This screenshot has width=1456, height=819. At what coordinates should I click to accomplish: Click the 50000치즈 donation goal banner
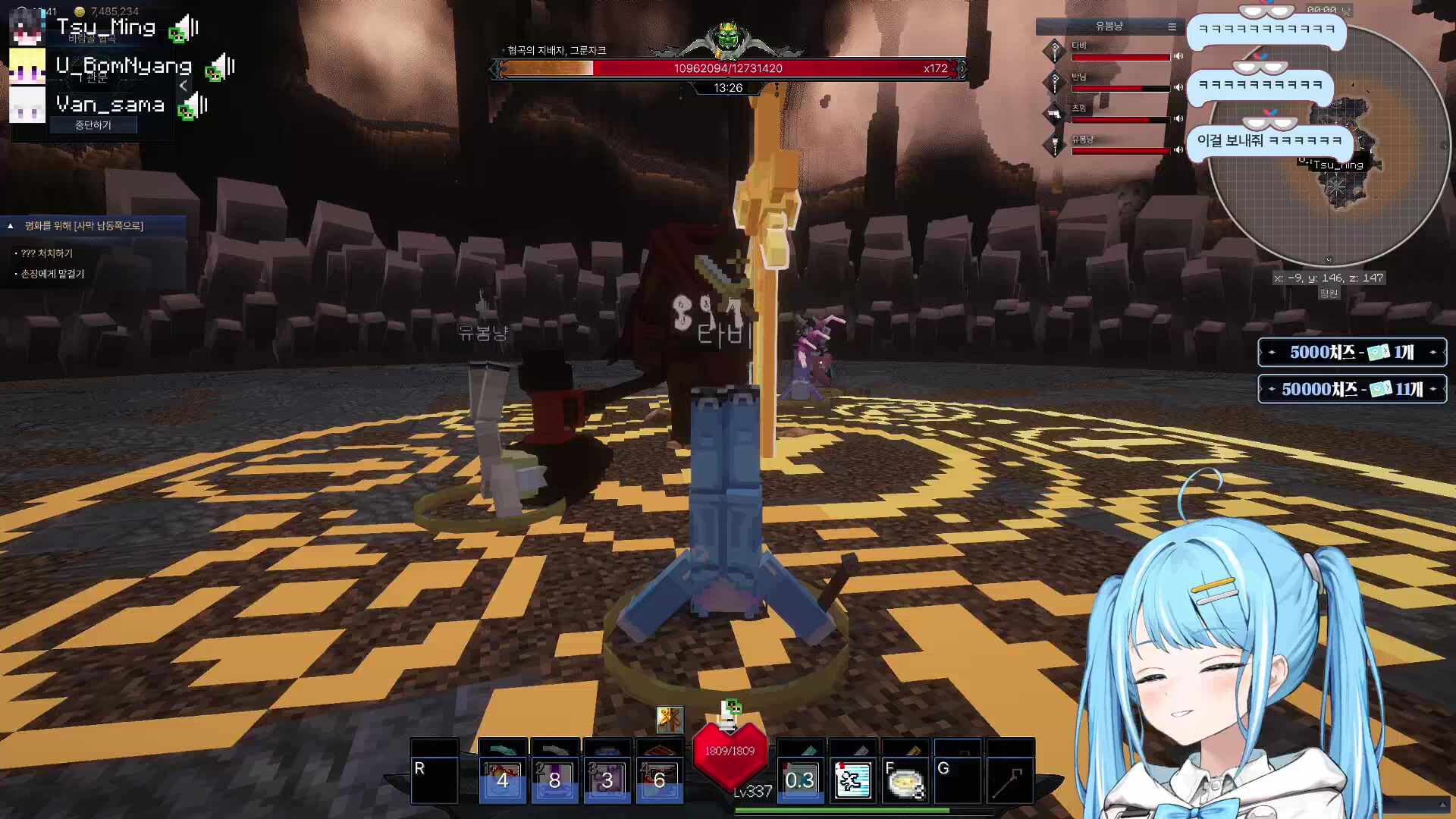1352,389
